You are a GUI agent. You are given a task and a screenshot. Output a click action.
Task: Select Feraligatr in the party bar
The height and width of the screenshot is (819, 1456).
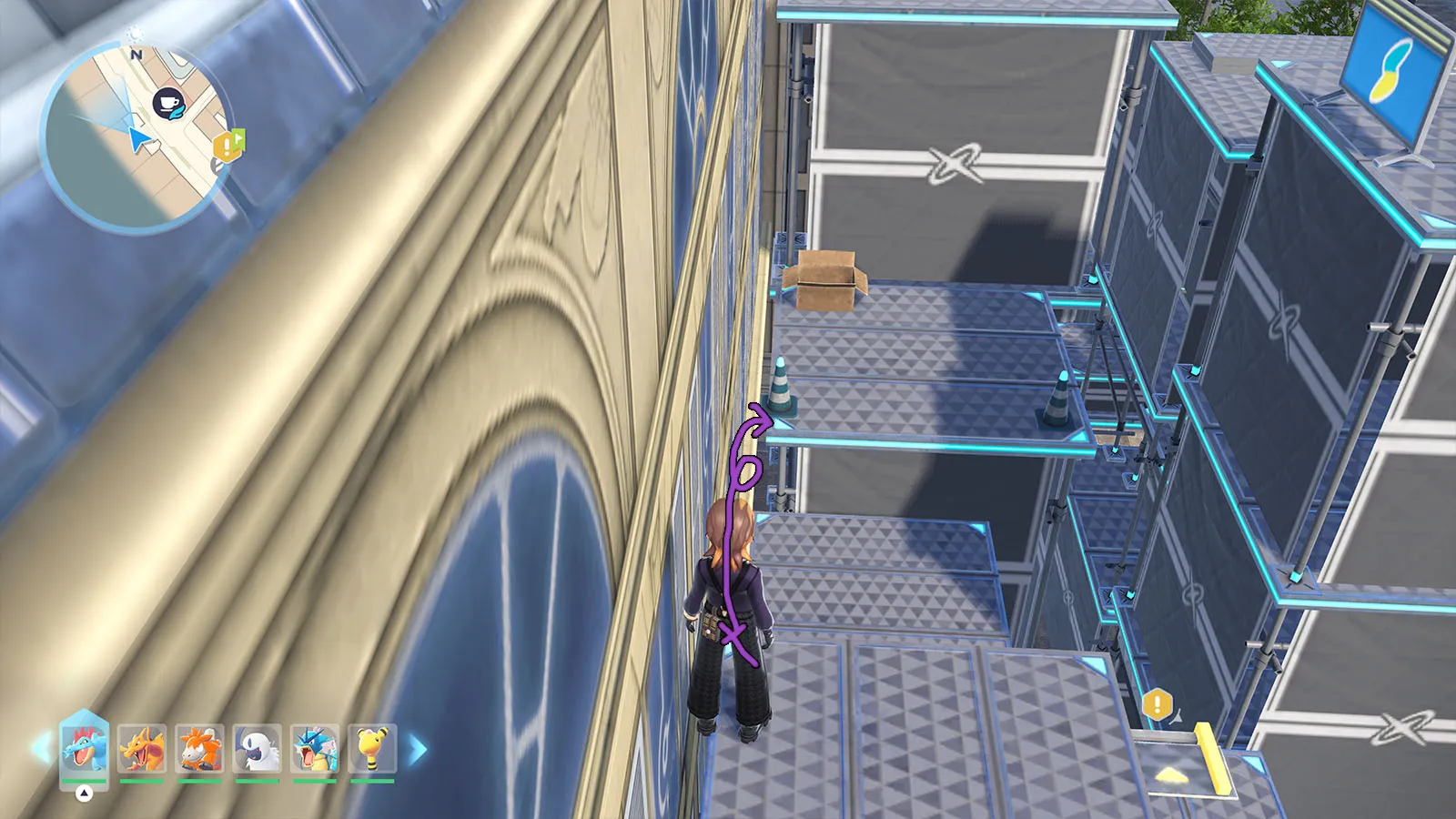pyautogui.click(x=84, y=748)
